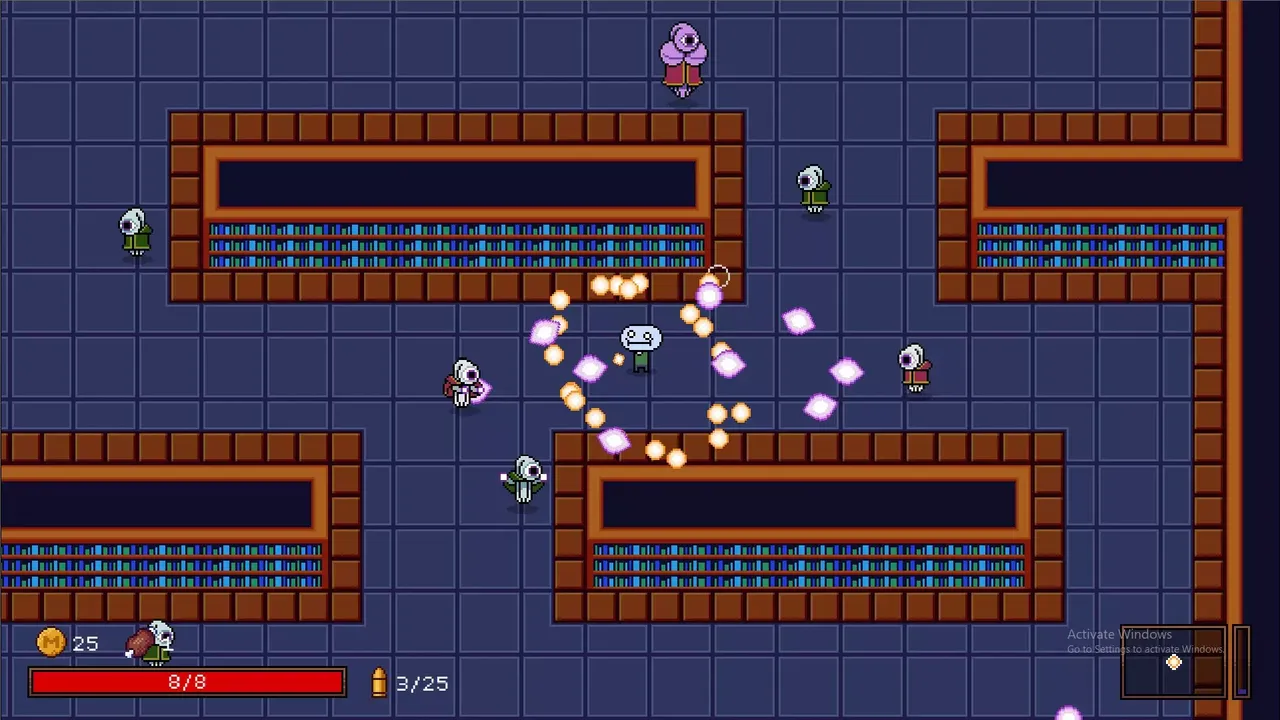This screenshot has width=1280, height=720.
Task: Select the purple winged boss at the top
Action: tap(685, 55)
